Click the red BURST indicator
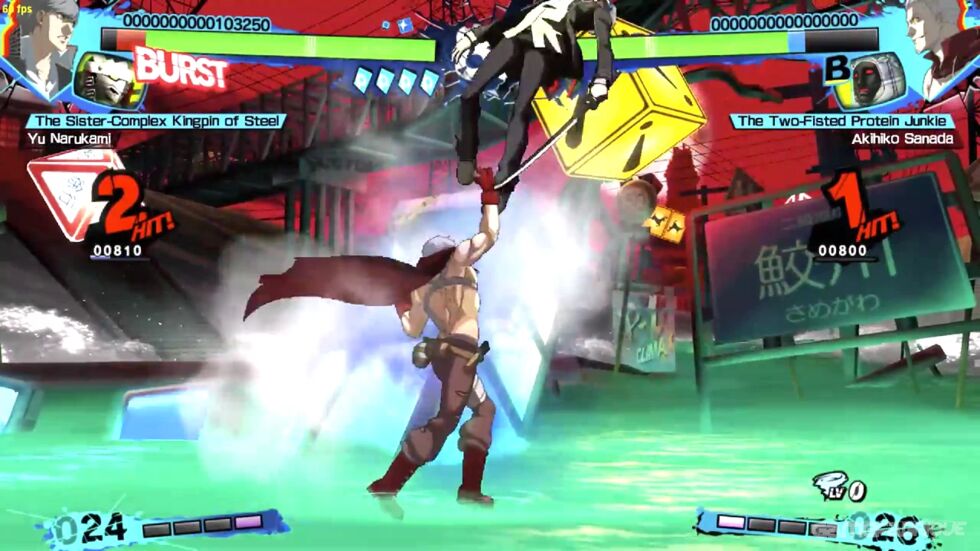 click(x=181, y=68)
